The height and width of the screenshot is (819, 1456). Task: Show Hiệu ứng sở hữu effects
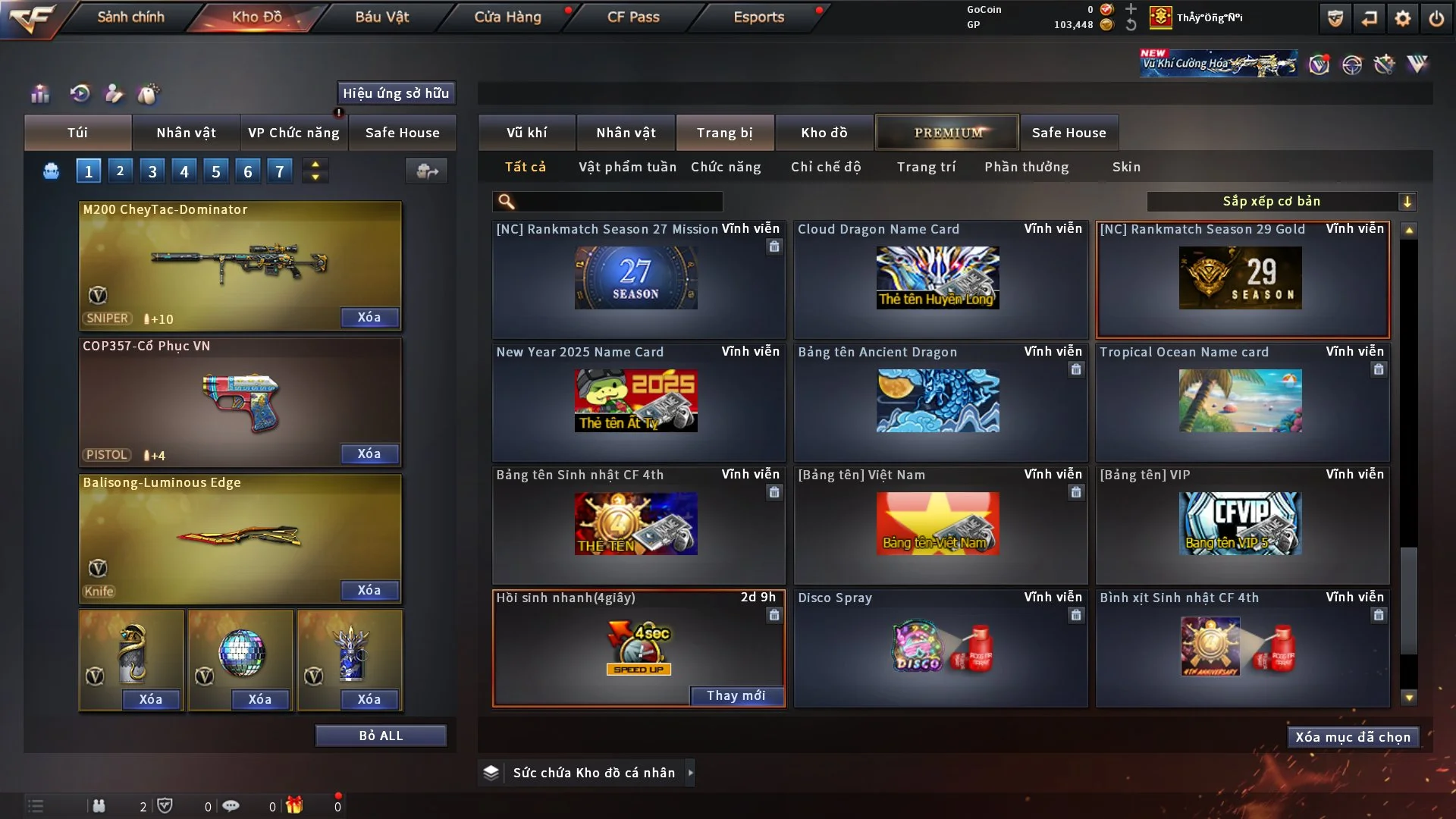[396, 93]
